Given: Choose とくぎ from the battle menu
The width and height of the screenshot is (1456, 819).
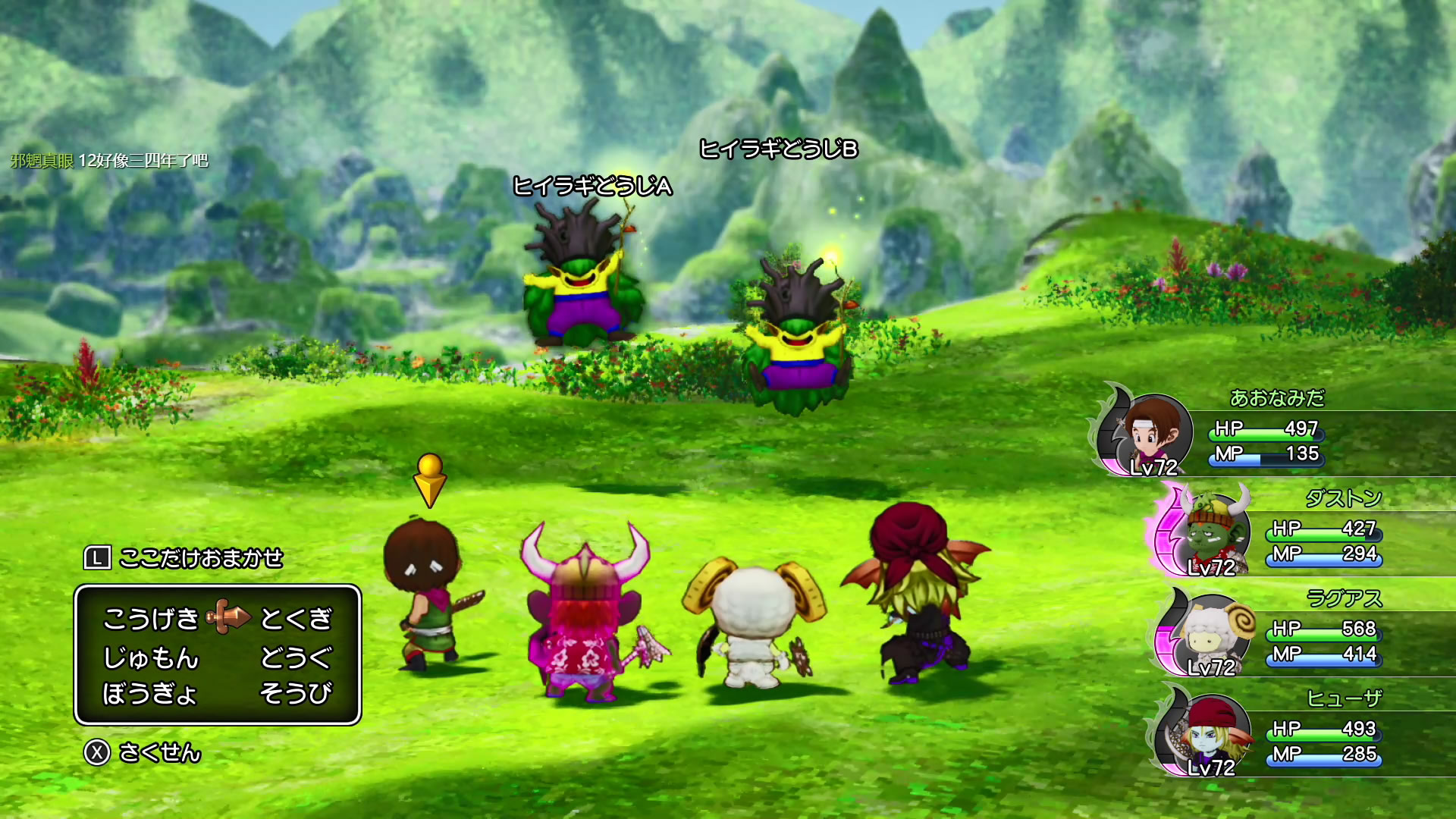Looking at the screenshot, I should click(x=296, y=619).
